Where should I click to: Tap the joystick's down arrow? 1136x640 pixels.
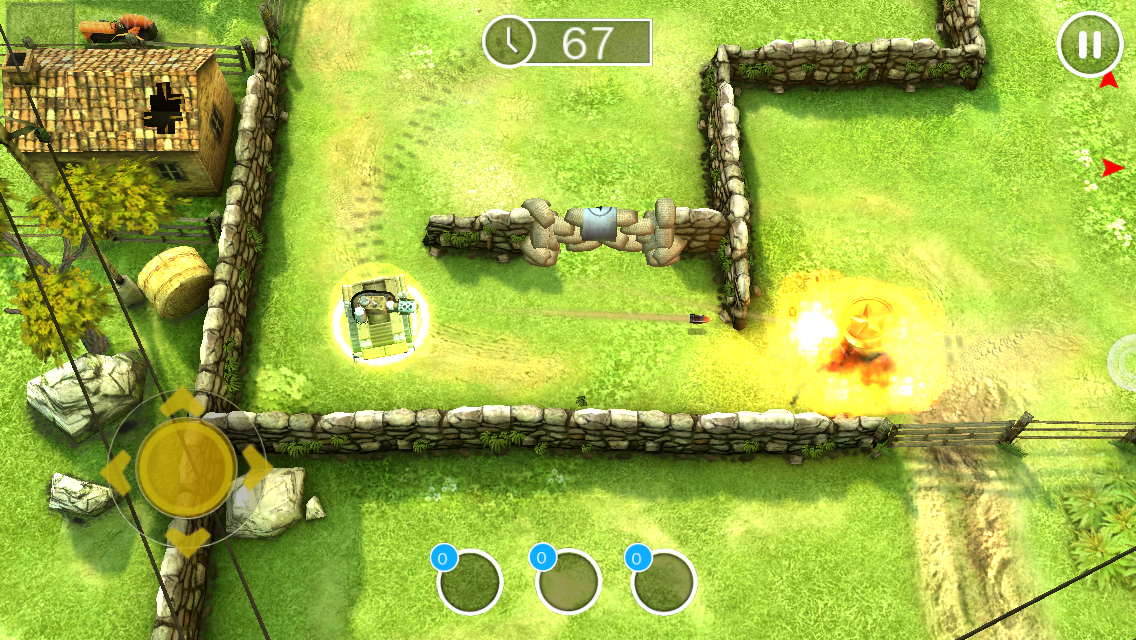186,542
